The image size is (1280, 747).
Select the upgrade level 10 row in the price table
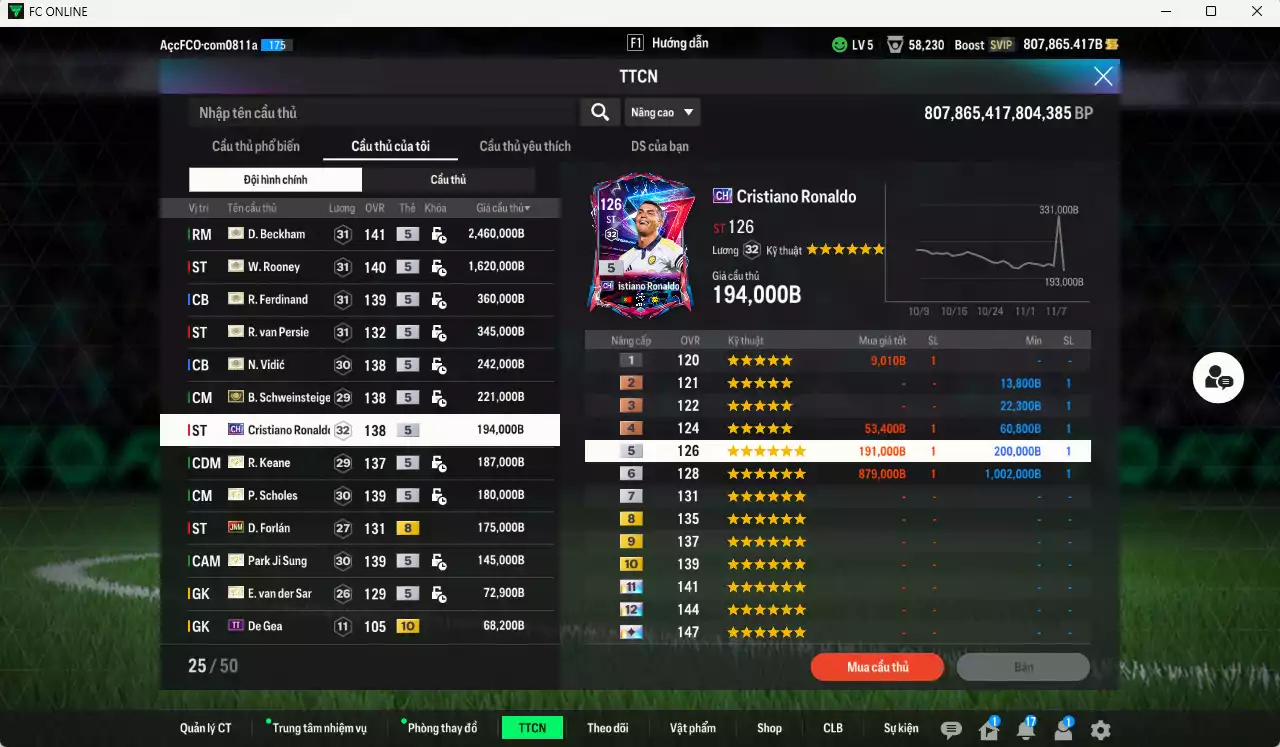click(838, 564)
